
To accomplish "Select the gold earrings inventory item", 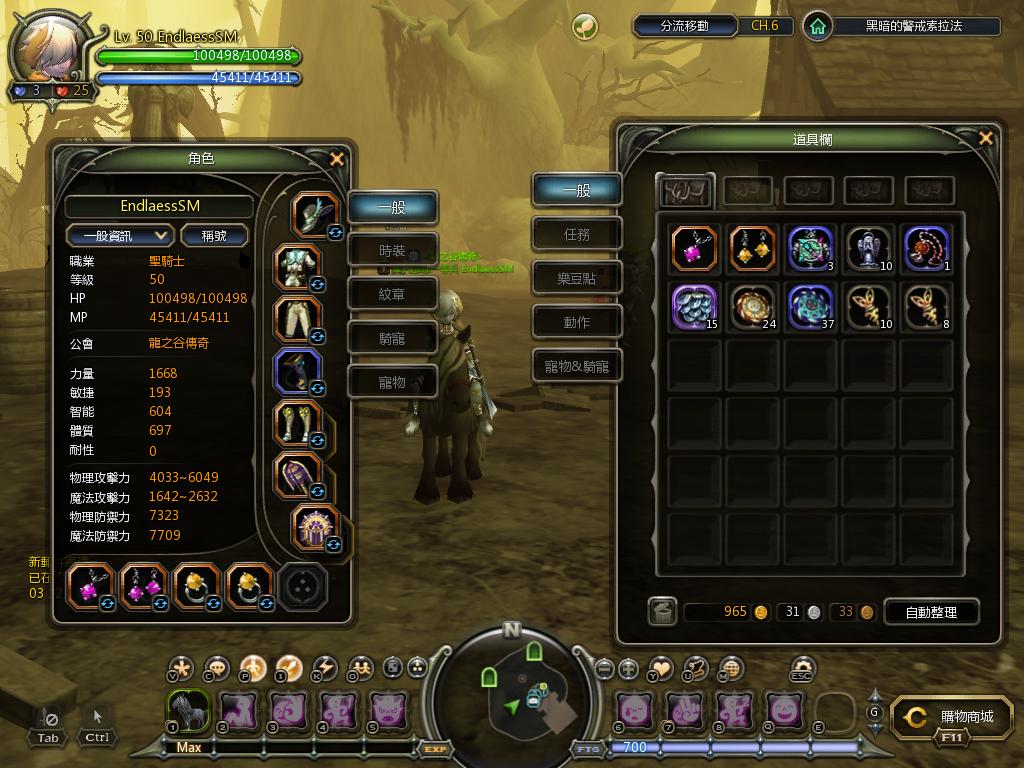I will point(752,248).
